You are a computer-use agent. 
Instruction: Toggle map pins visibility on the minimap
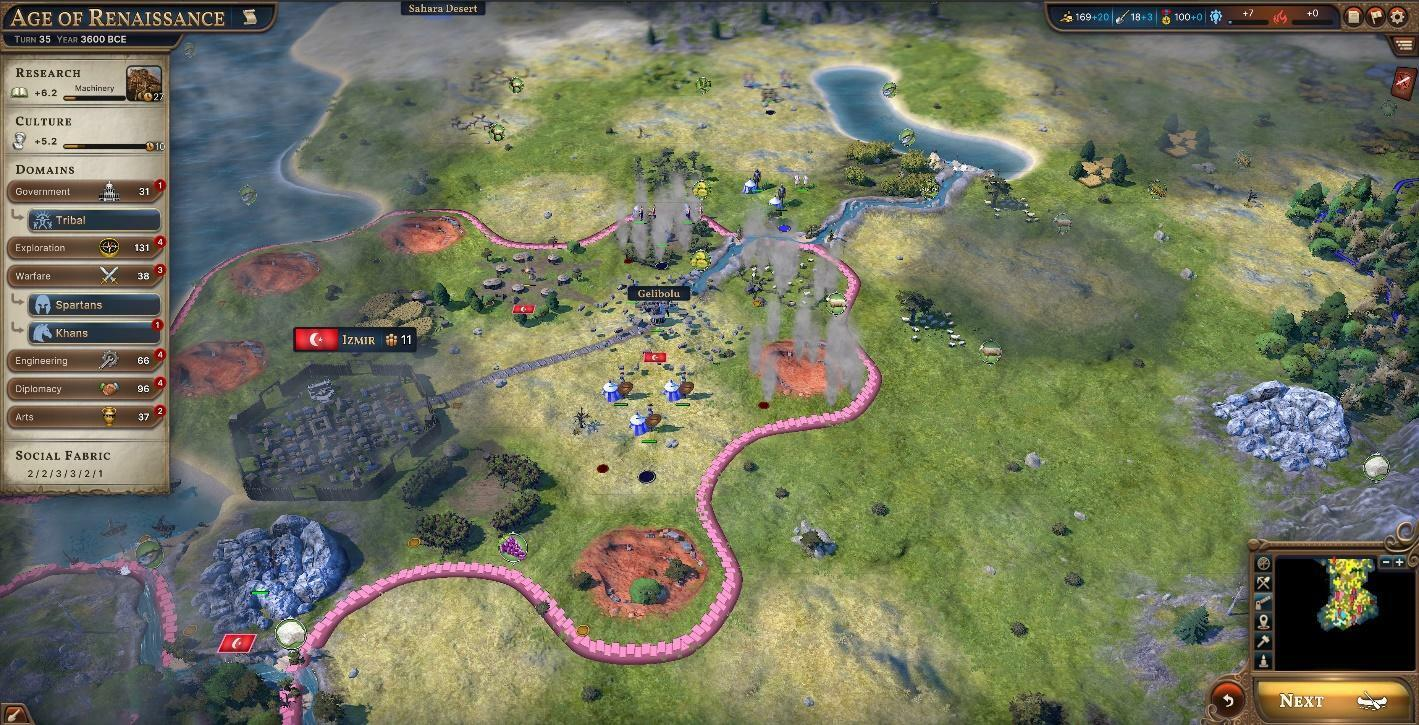pos(1263,622)
